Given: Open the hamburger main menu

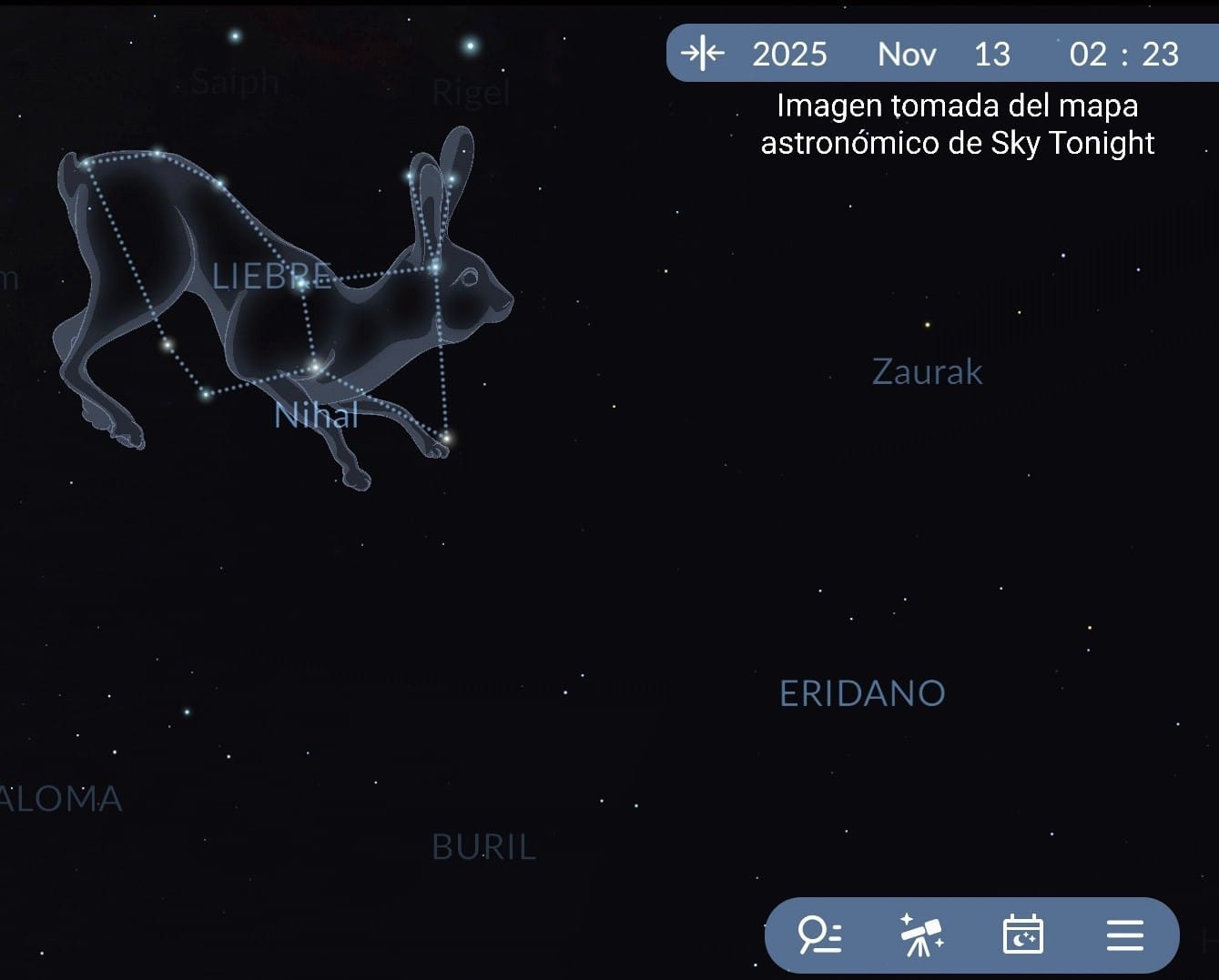Looking at the screenshot, I should [x=1124, y=935].
